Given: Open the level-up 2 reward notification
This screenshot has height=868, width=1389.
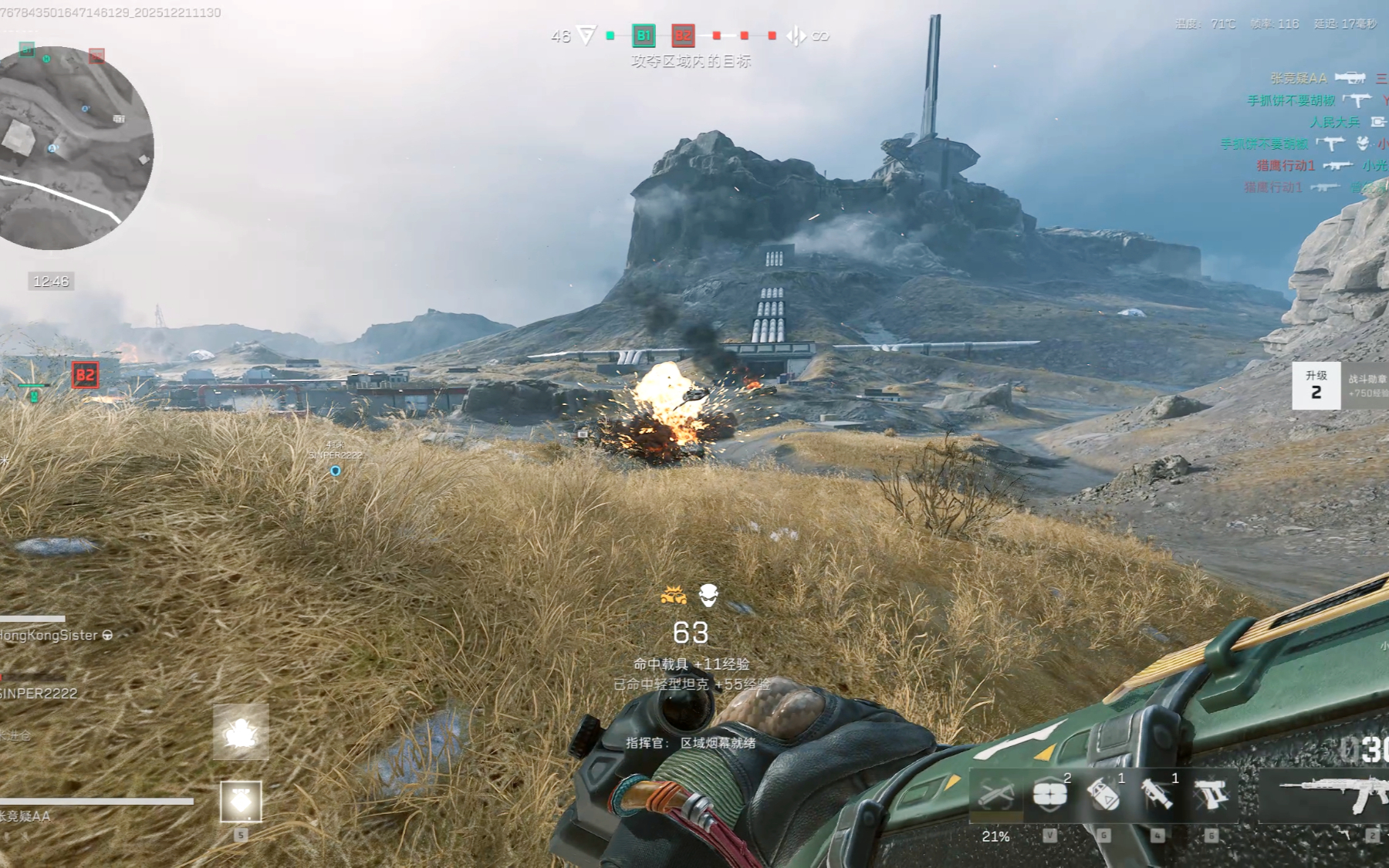Looking at the screenshot, I should pos(1316,385).
